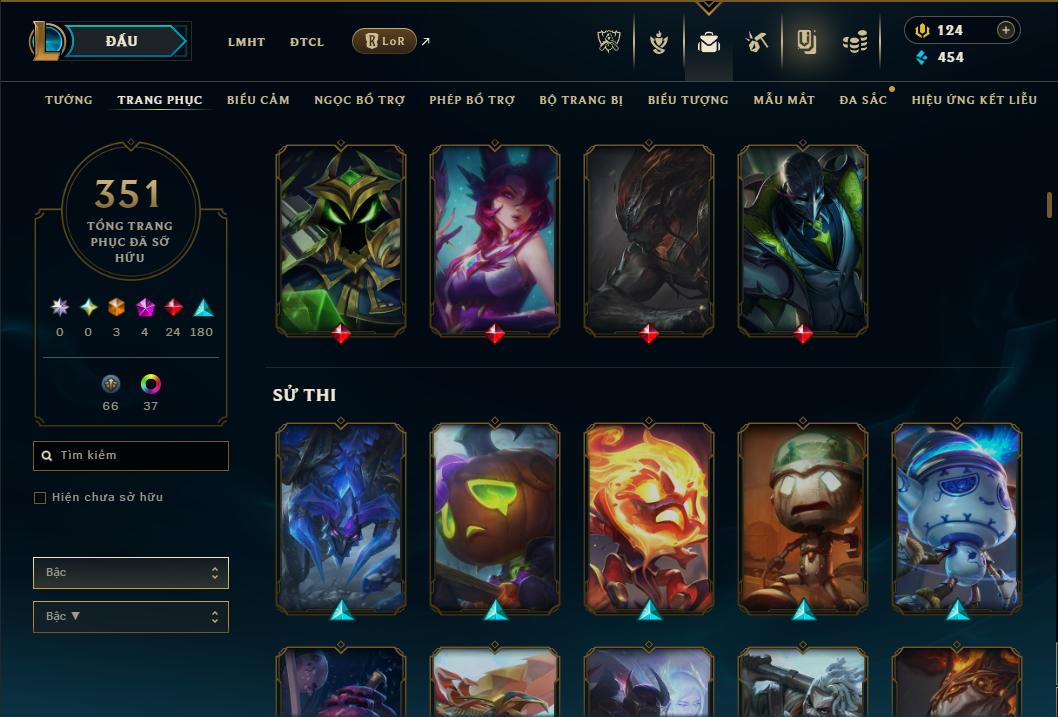Viewport: 1058px width, 717px height.
Task: Select the PHÉP BỔ TRỢ tab
Action: click(x=472, y=100)
